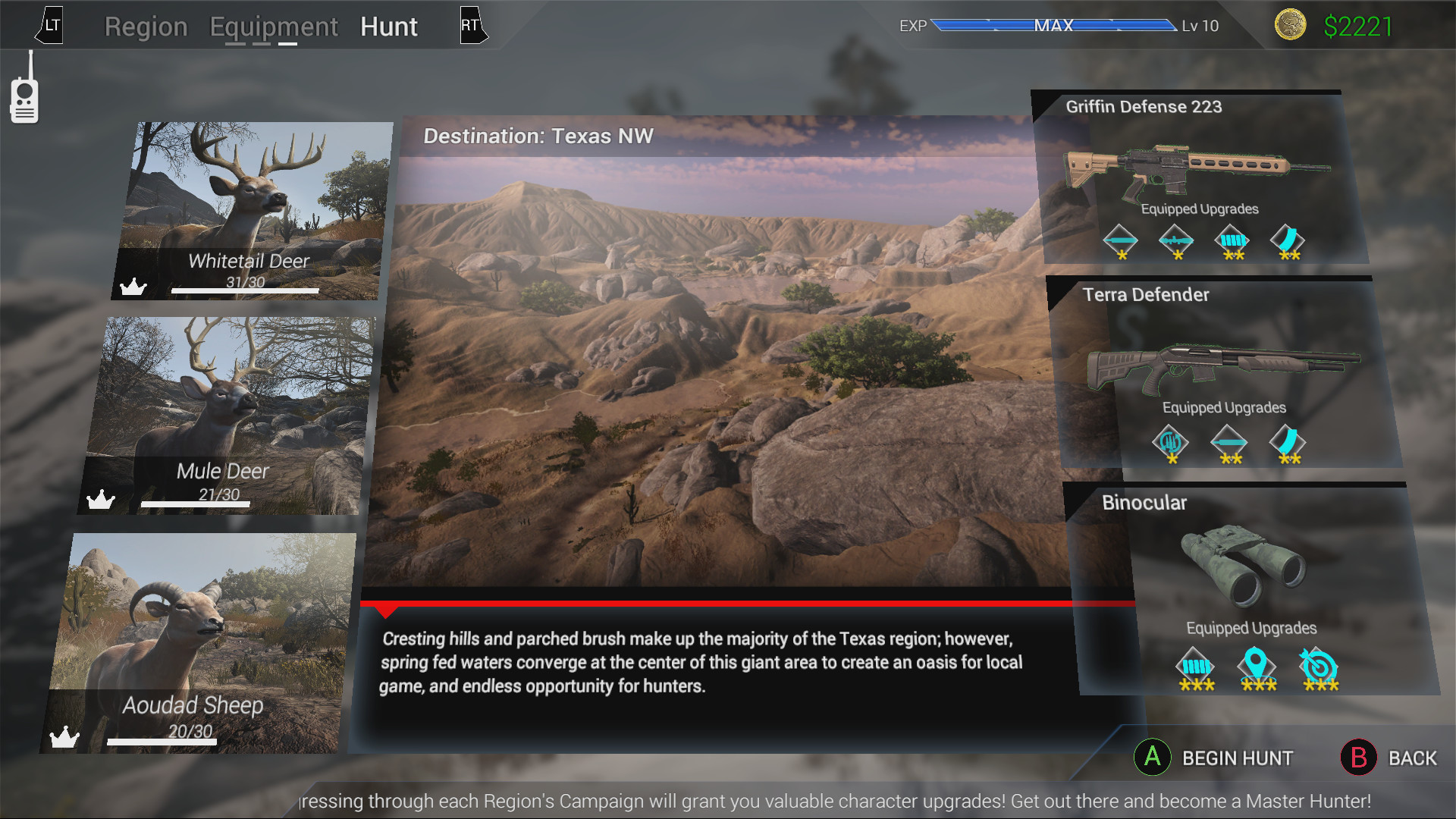Switch to the Equipment tab

click(274, 27)
